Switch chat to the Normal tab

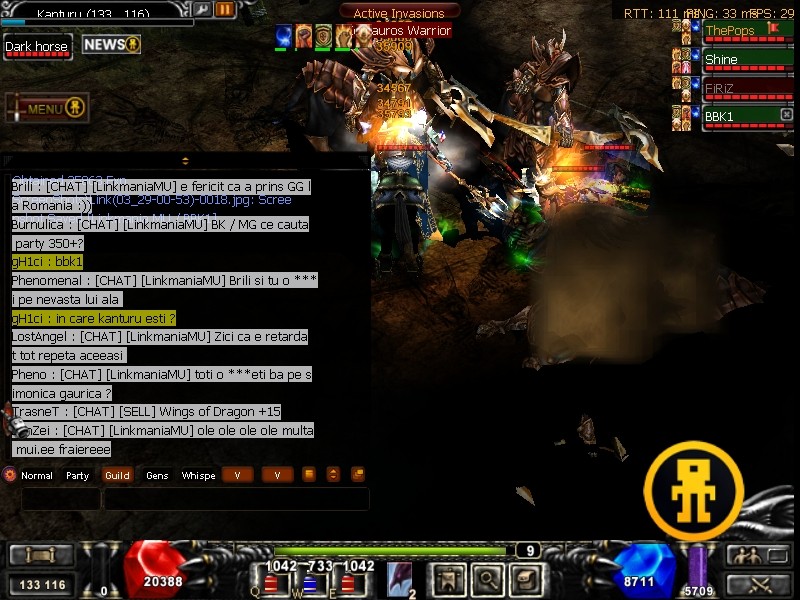36,476
